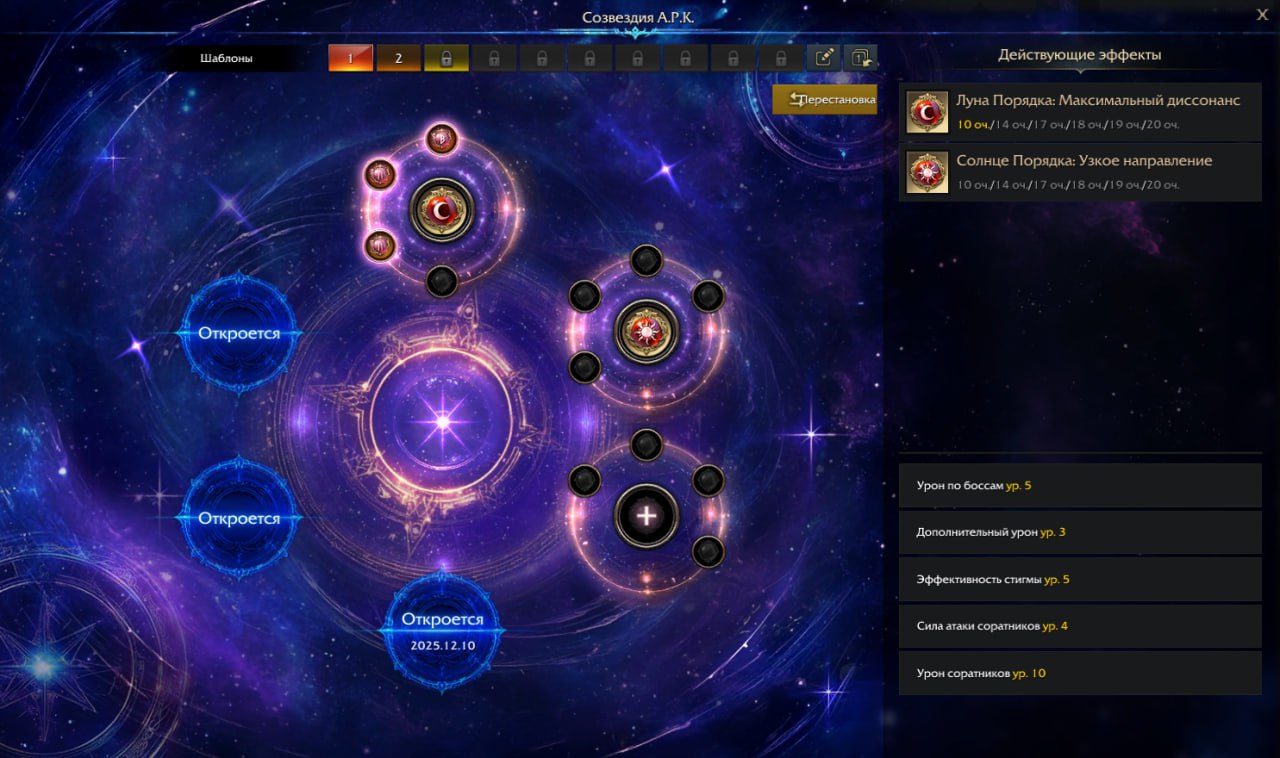Screen dimensions: 1280x758
Task: Add a core to the plus slot
Action: point(646,516)
